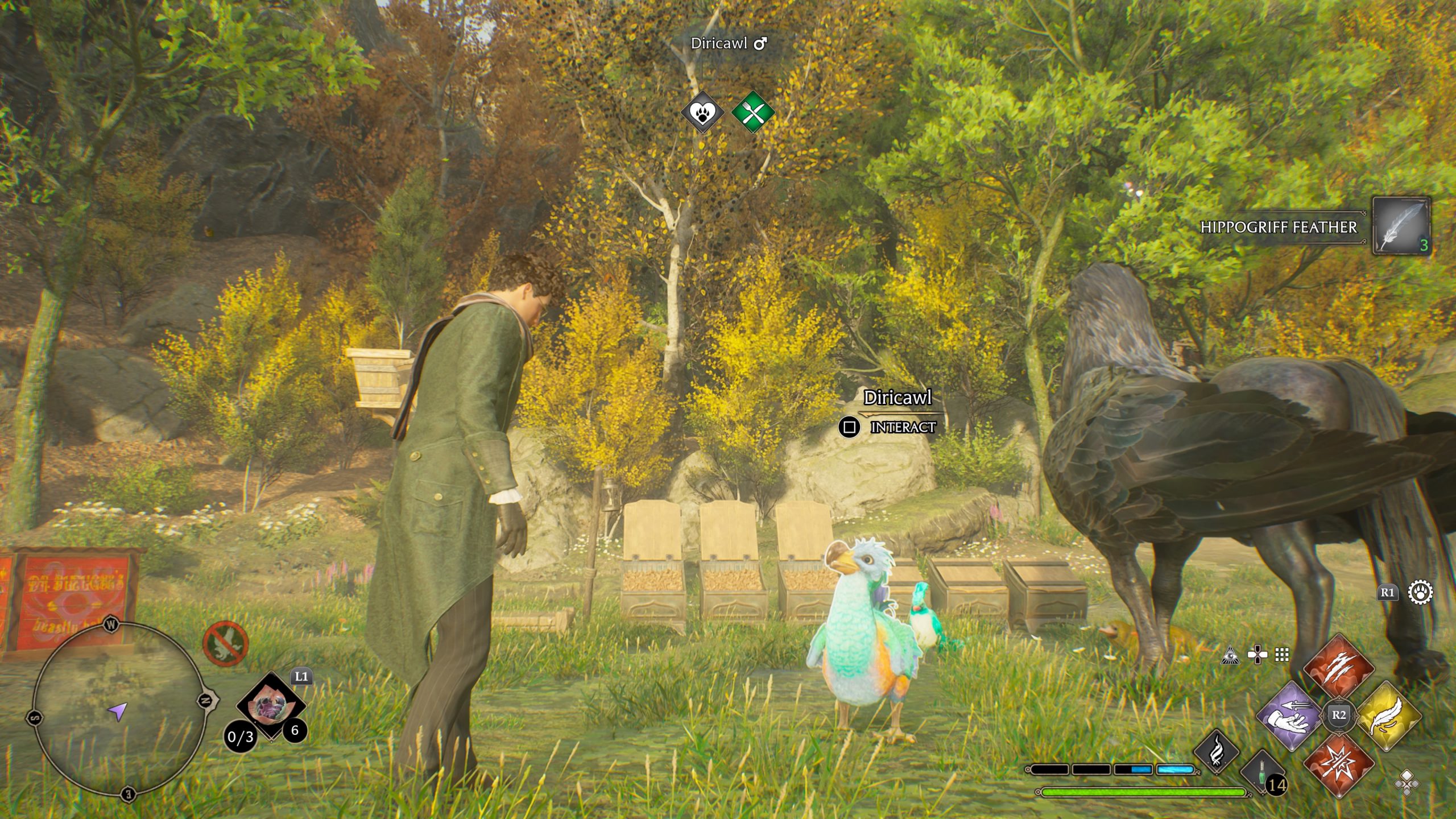Viewport: 1456px width, 819px height.
Task: Switch spell set using four-diamond selector
Action: point(1407,783)
